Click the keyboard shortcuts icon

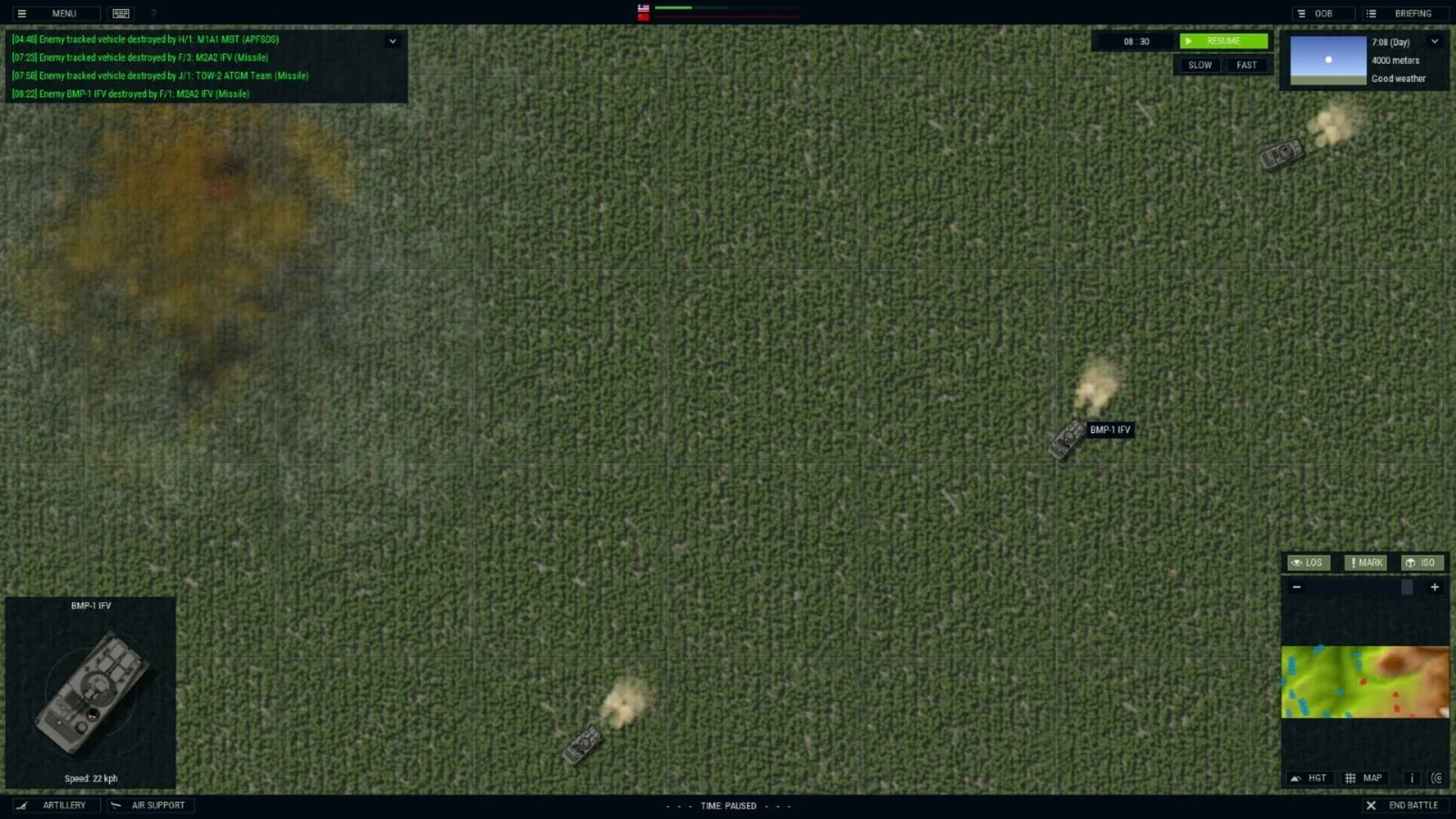point(120,13)
